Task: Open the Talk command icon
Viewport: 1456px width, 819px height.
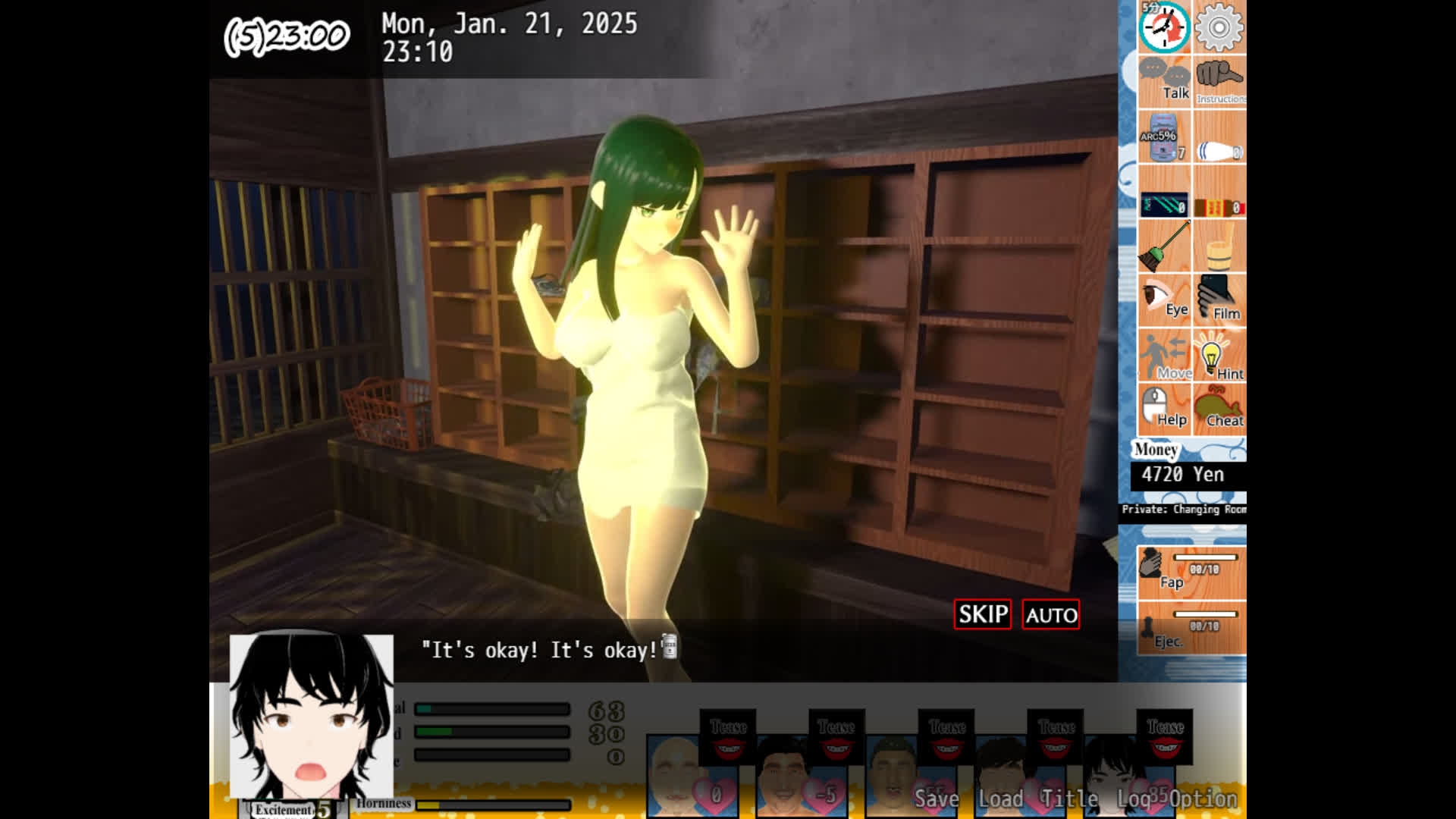Action: (1166, 80)
